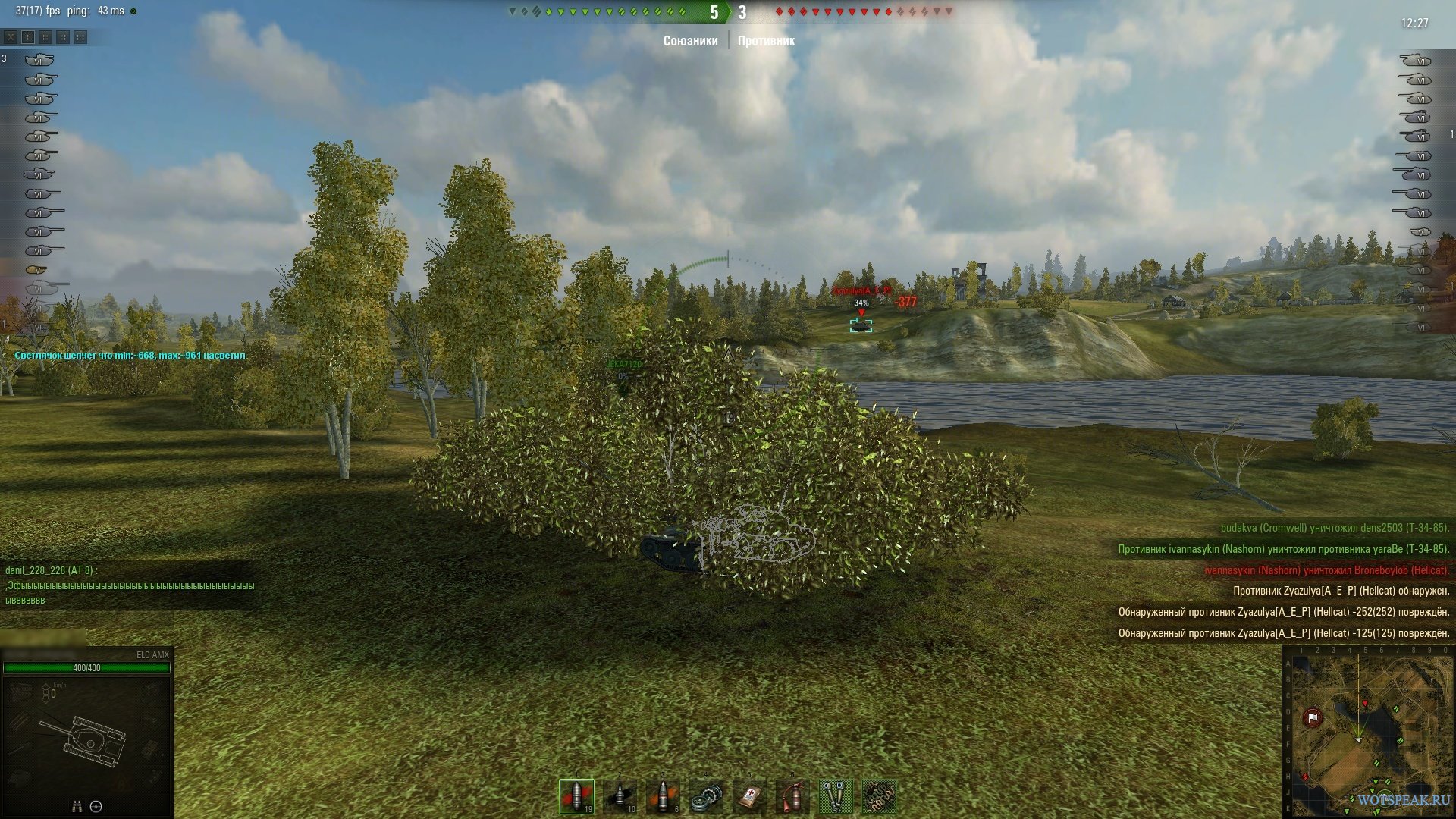This screenshot has height=819, width=1456.
Task: Switch to the shell with 10 rounds
Action: [620, 796]
